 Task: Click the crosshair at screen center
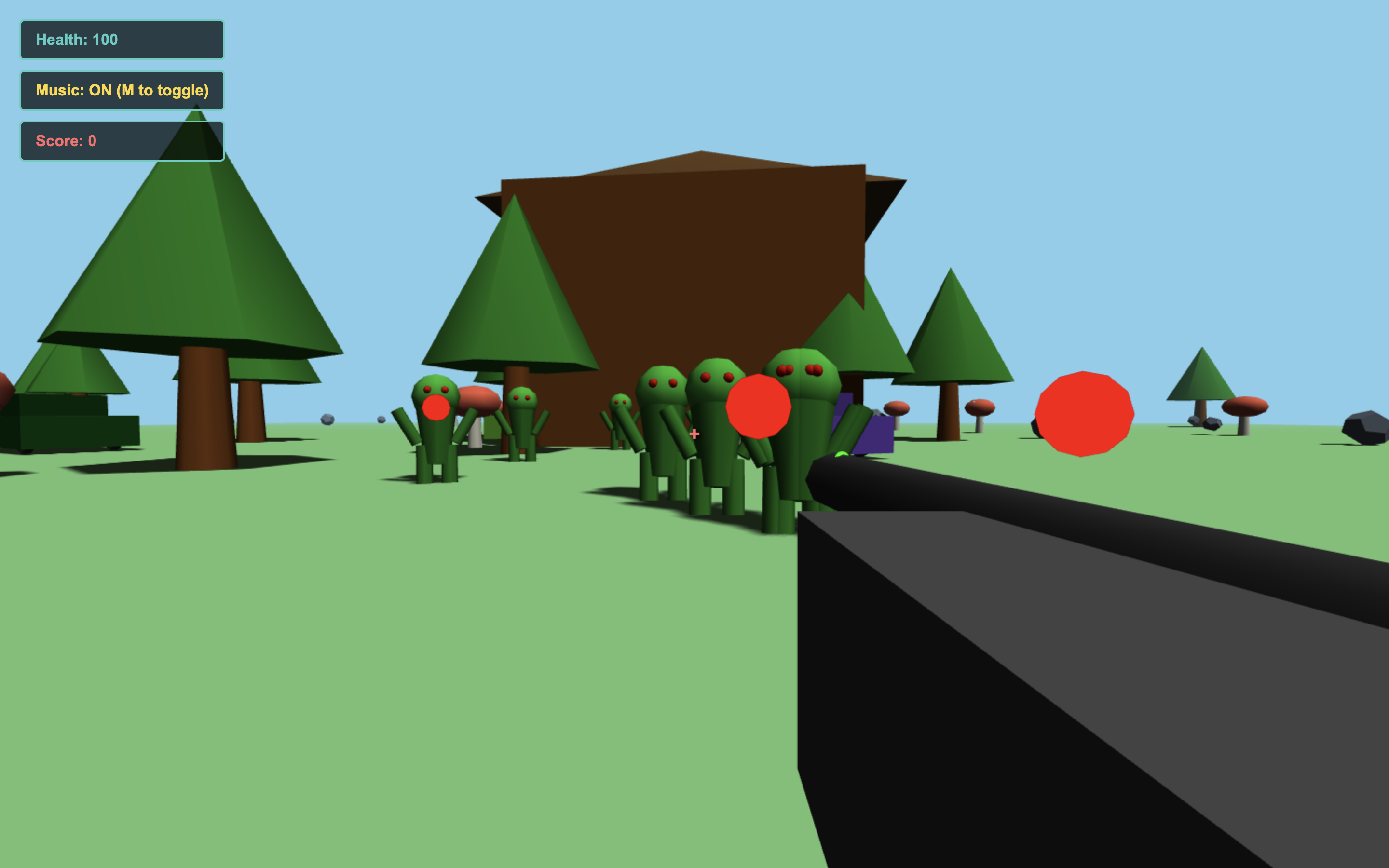tap(694, 434)
